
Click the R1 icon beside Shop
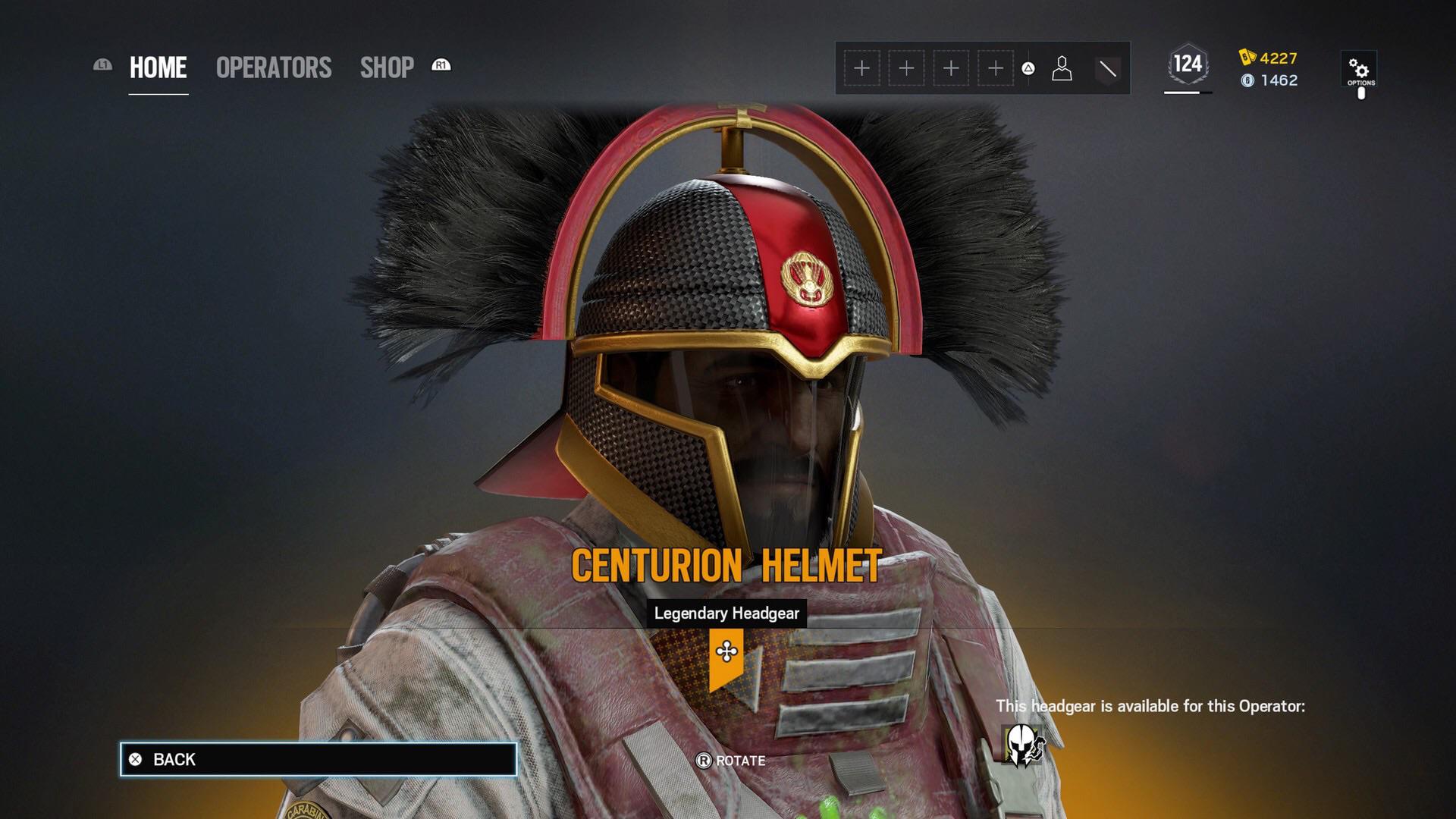(x=441, y=66)
